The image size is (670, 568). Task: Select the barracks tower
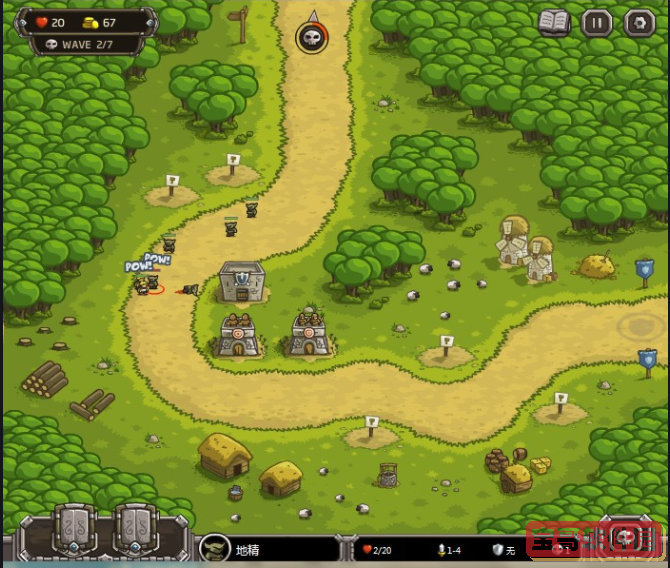pyautogui.click(x=241, y=281)
